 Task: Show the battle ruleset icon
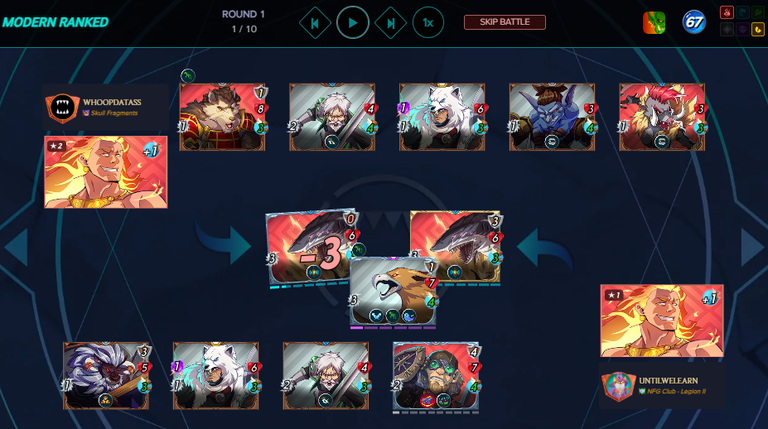tap(654, 22)
